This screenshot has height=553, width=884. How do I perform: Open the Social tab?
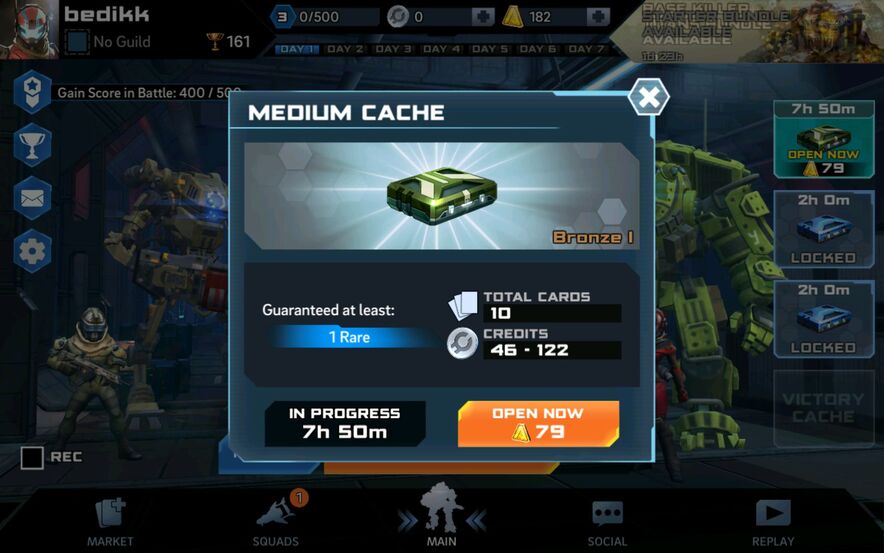607,522
